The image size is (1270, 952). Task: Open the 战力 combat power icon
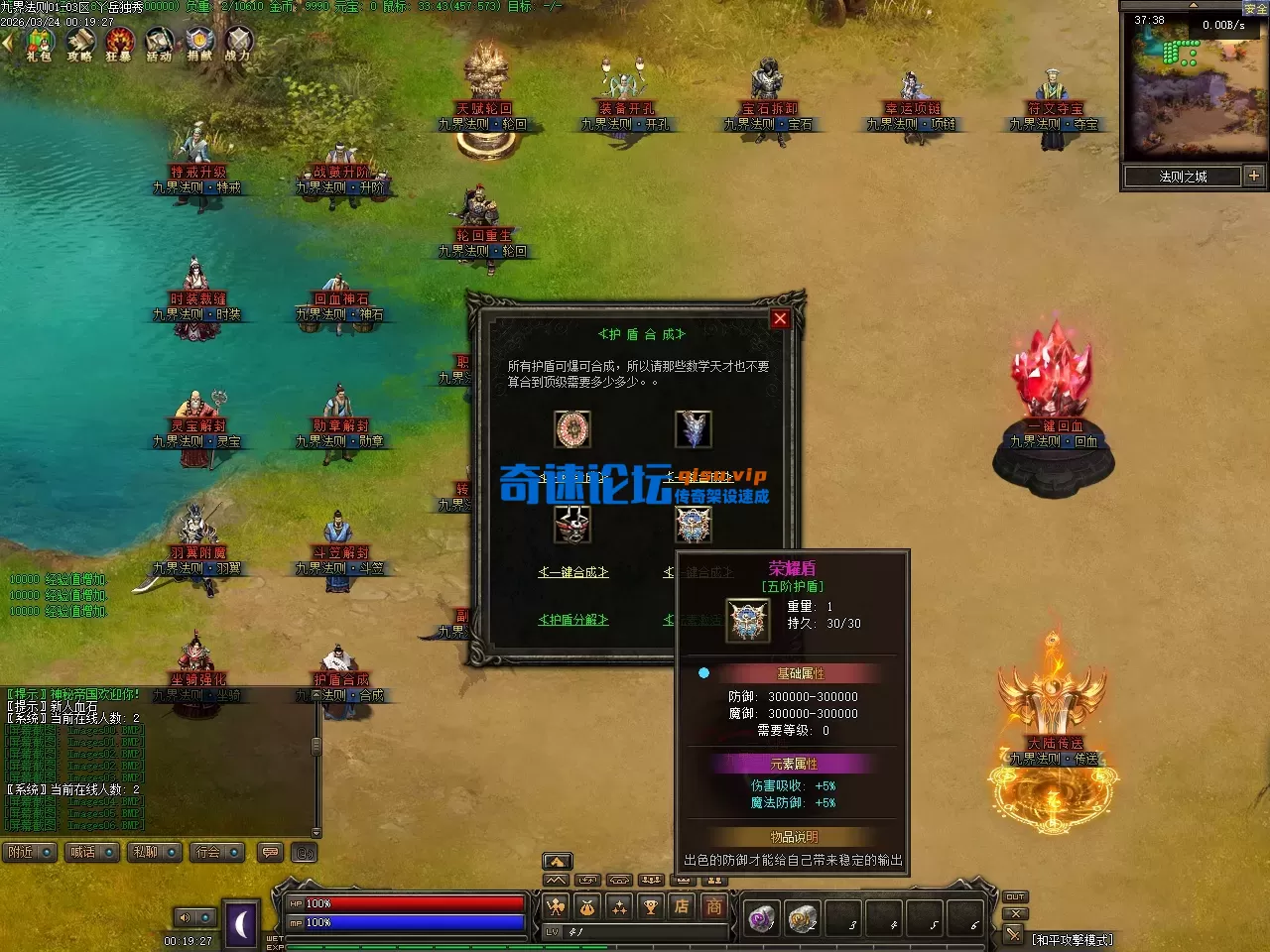238,44
